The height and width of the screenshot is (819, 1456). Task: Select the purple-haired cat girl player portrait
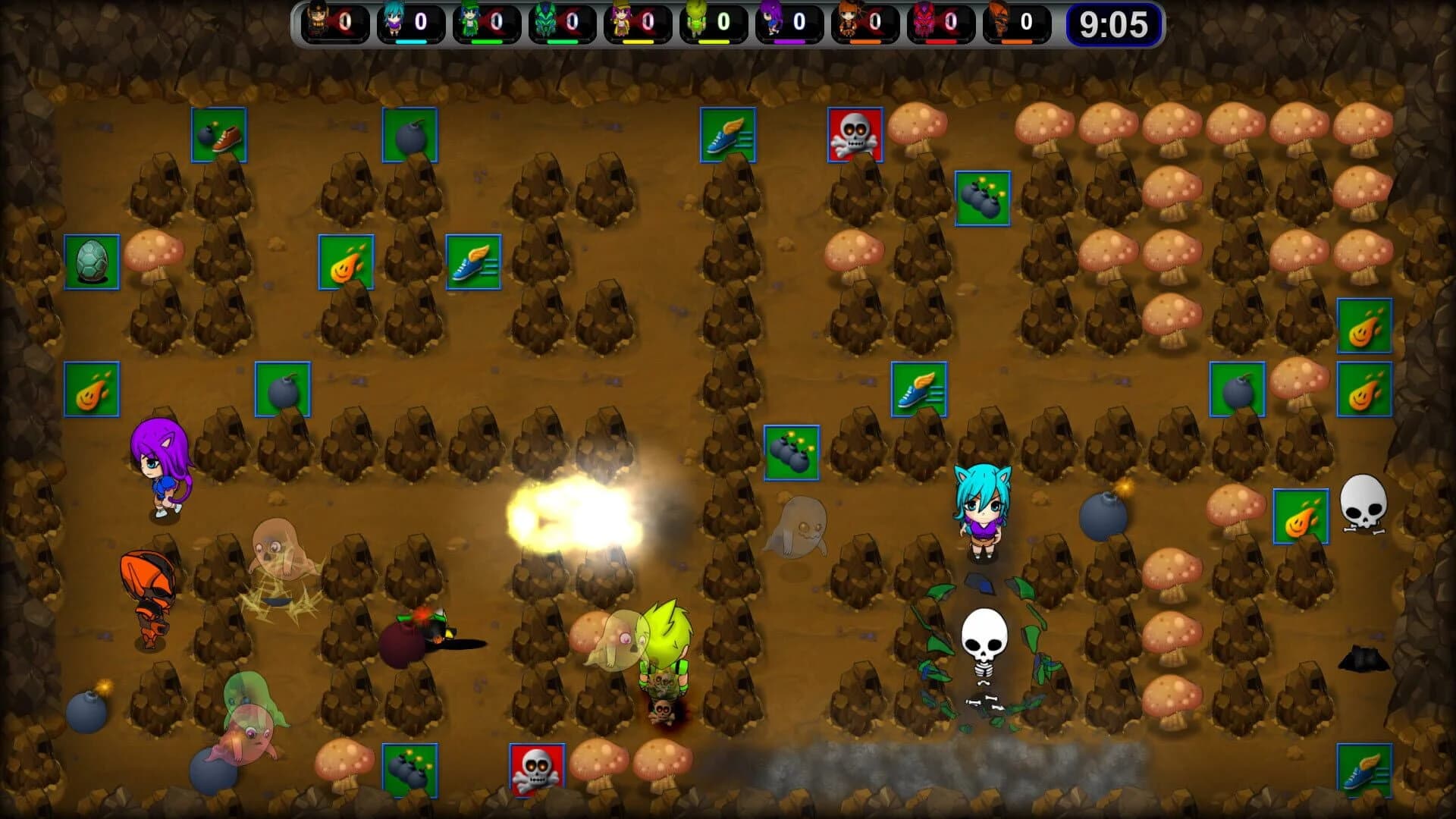(769, 20)
